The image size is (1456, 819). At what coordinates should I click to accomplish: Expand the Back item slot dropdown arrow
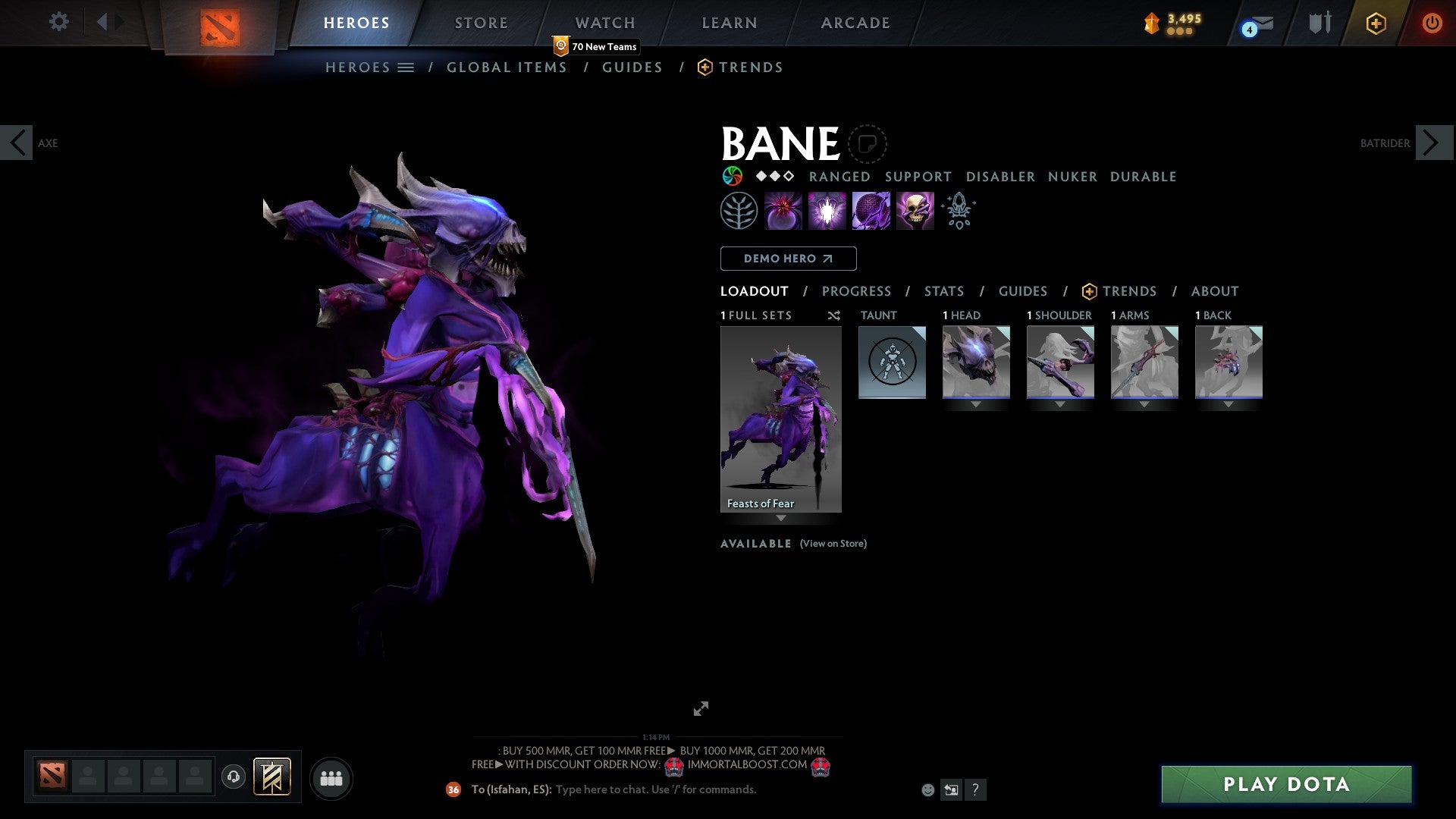(1228, 404)
